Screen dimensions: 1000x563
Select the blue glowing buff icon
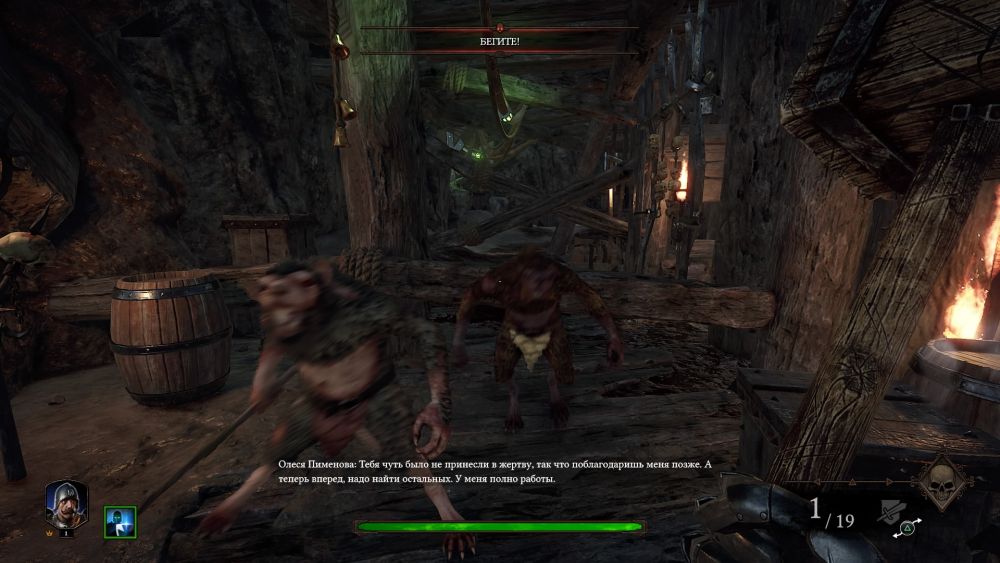click(x=120, y=522)
